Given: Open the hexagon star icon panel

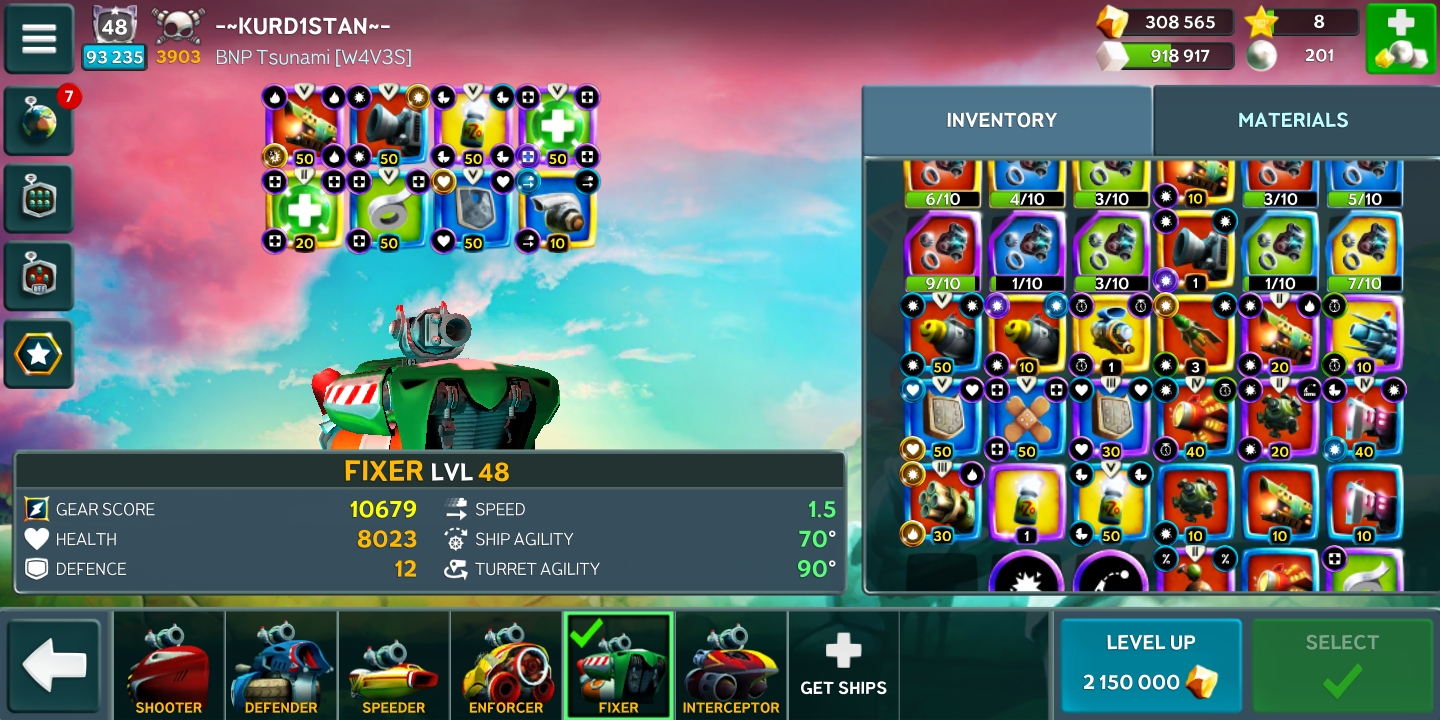Looking at the screenshot, I should click(x=39, y=354).
